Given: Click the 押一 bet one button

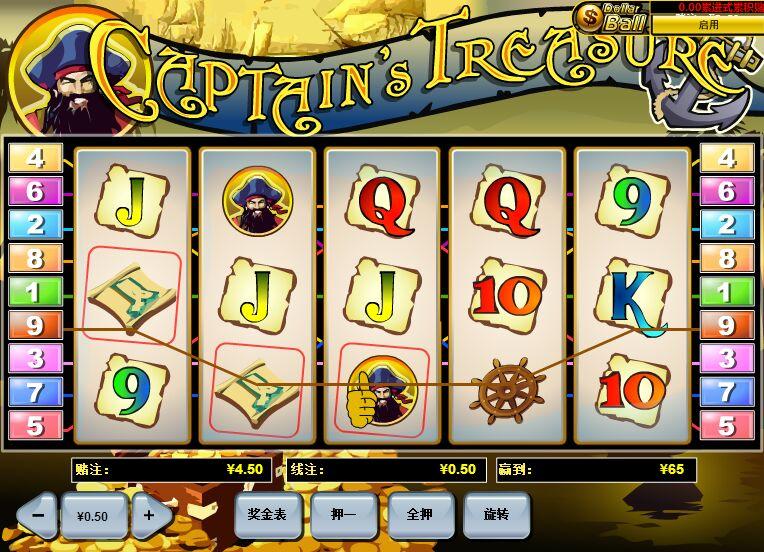Looking at the screenshot, I should tap(343, 514).
